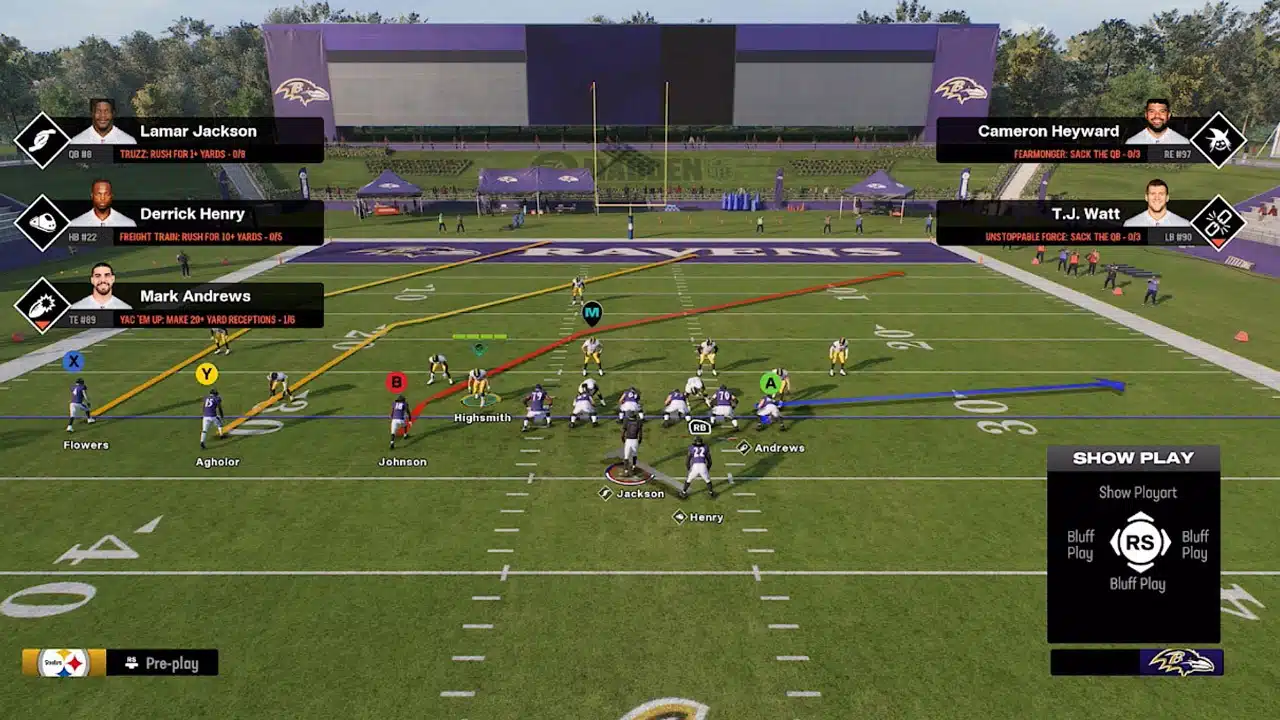Screen dimensions: 1280x720
Task: Choose the Show Playart option
Action: pyautogui.click(x=1137, y=492)
